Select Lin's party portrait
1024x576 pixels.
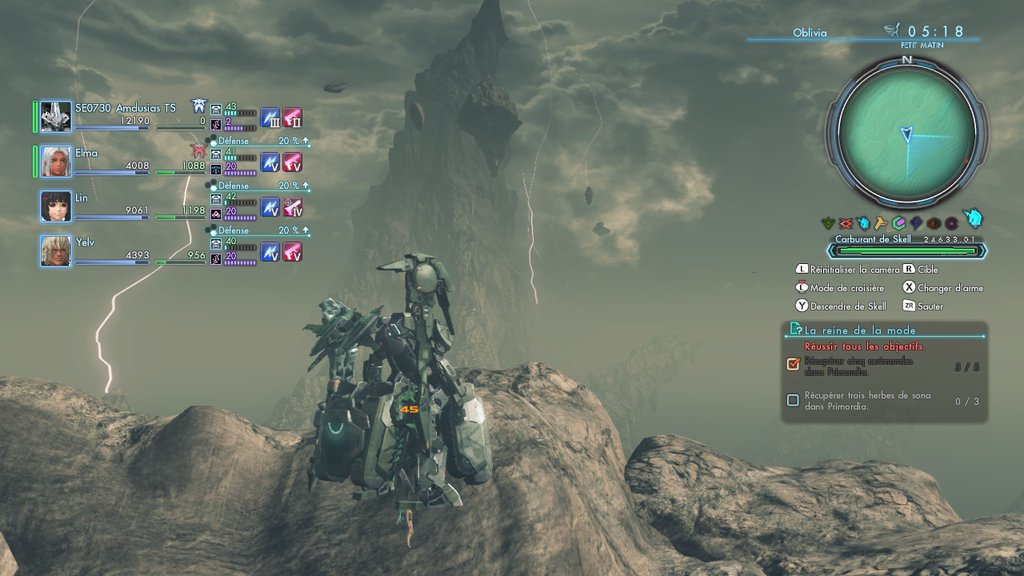click(56, 206)
